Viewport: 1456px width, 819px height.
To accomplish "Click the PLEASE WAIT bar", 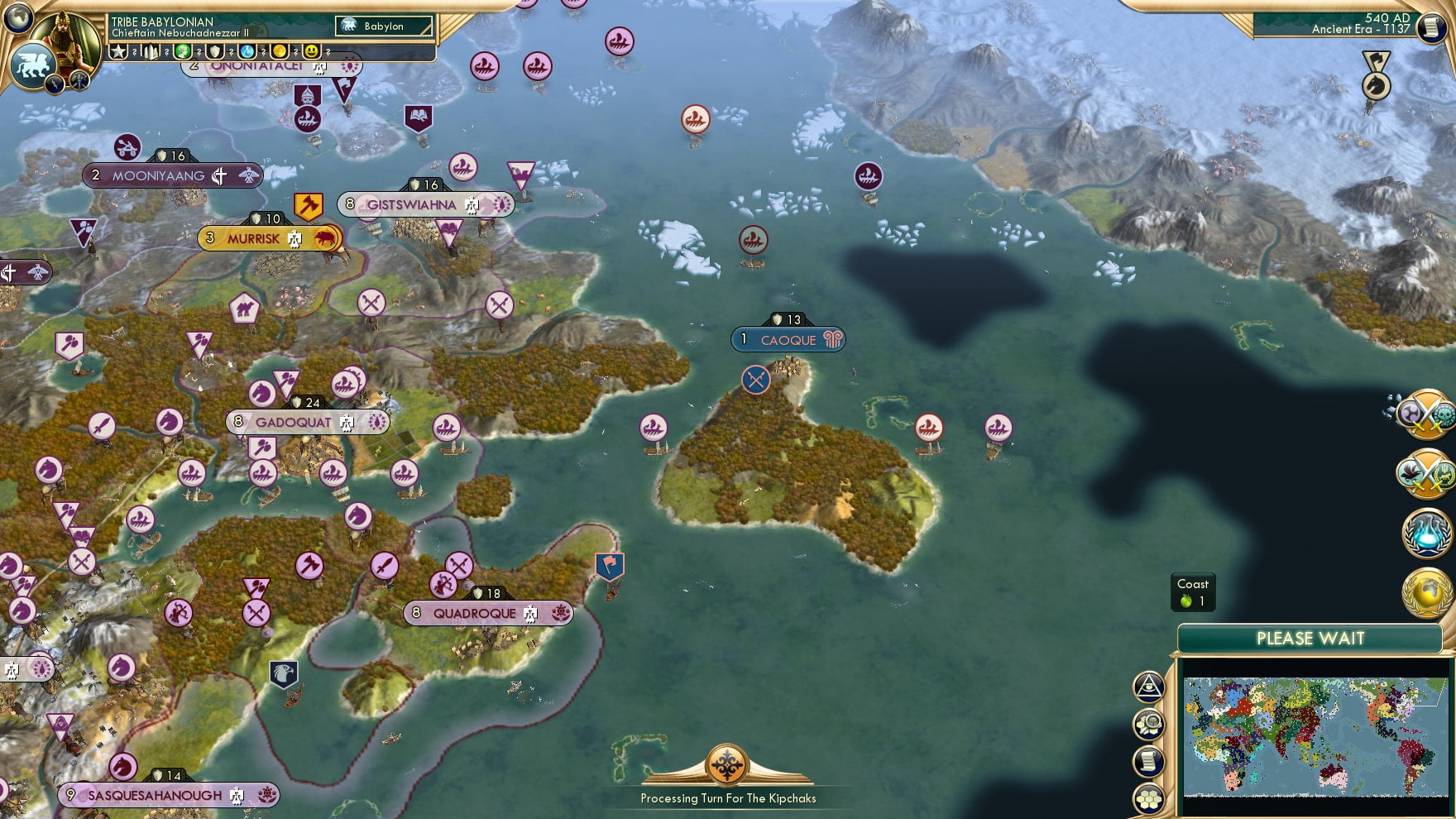I will (x=1310, y=639).
